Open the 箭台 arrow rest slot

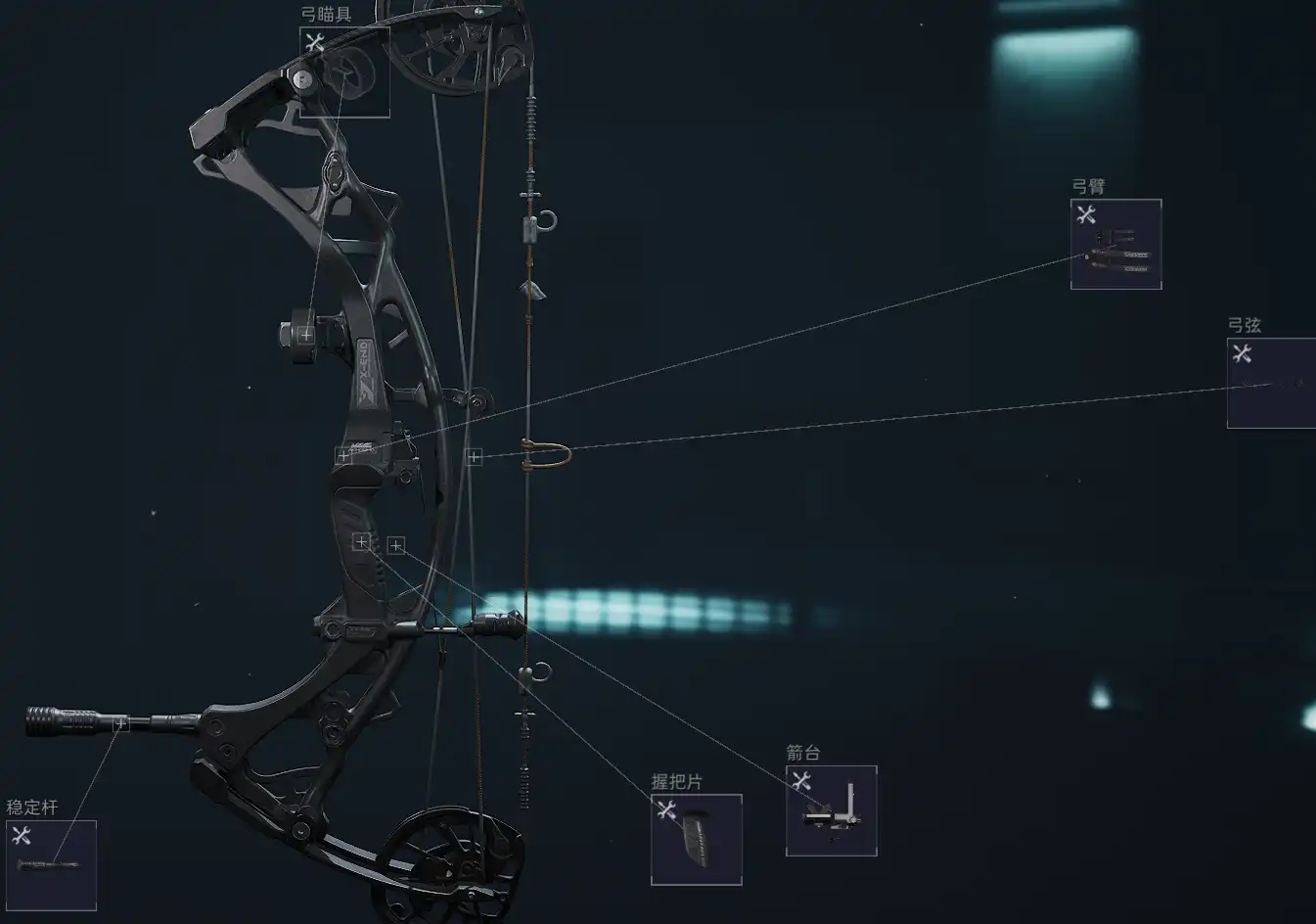[x=831, y=810]
